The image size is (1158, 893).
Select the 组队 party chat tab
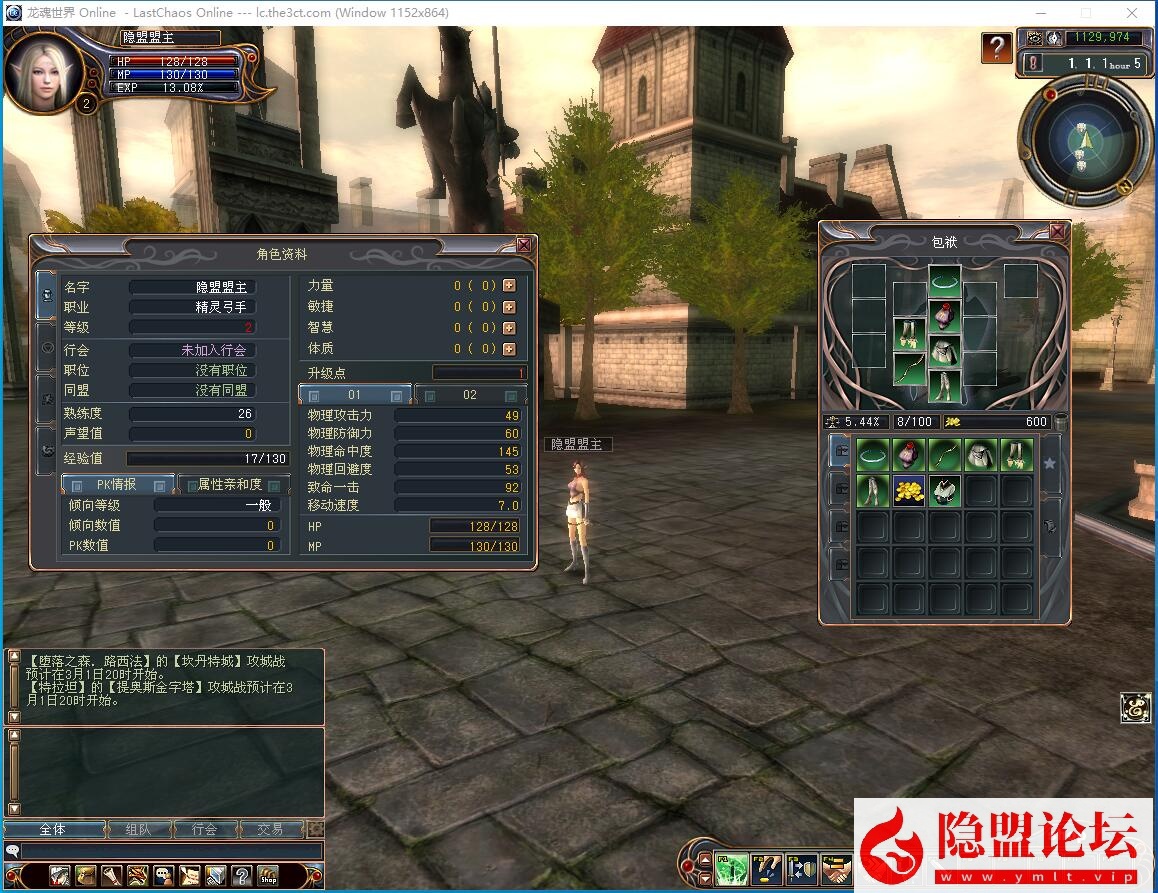pyautogui.click(x=138, y=829)
